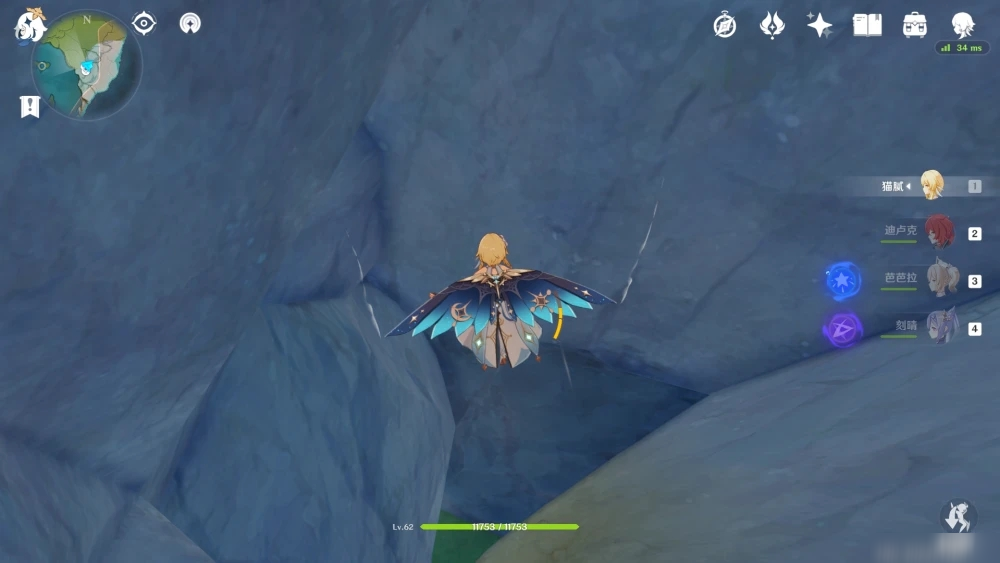The width and height of the screenshot is (1000, 563).
Task: Tap the sprint button with running figure
Action: coord(958,517)
